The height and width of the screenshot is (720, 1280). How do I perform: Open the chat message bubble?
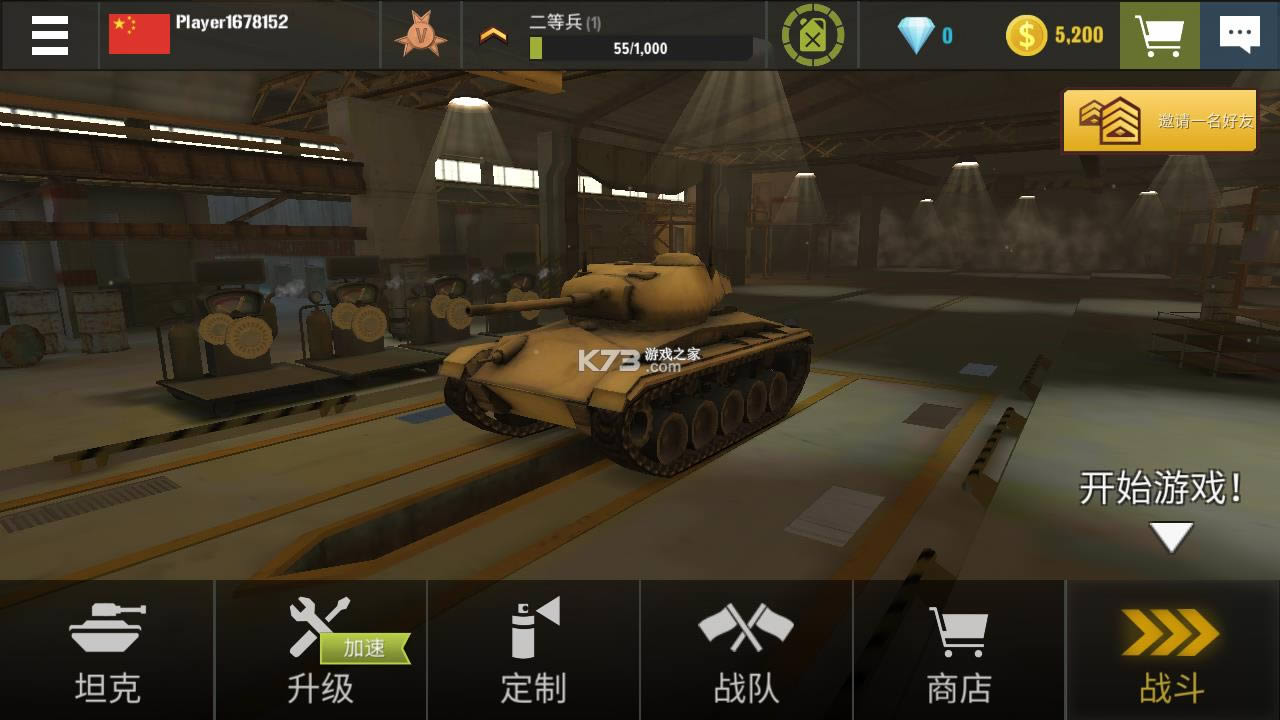click(1239, 33)
